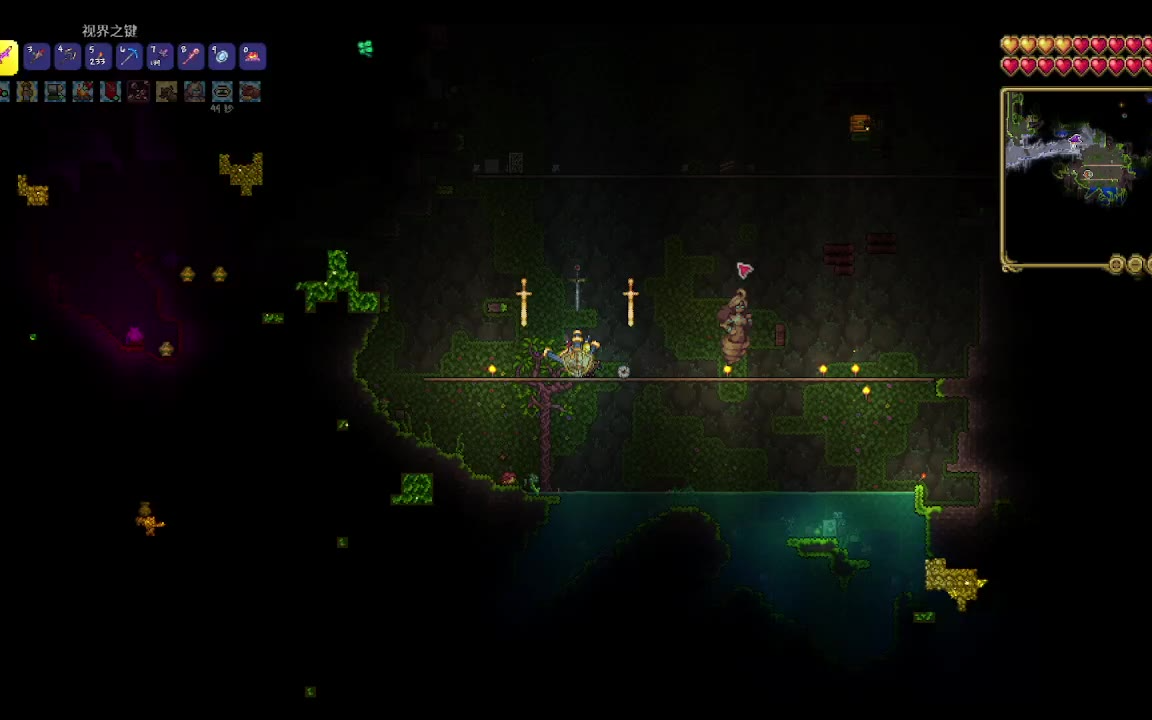1152x720 pixels.
Task: Select the torch stack in slot 5
Action: 98,56
